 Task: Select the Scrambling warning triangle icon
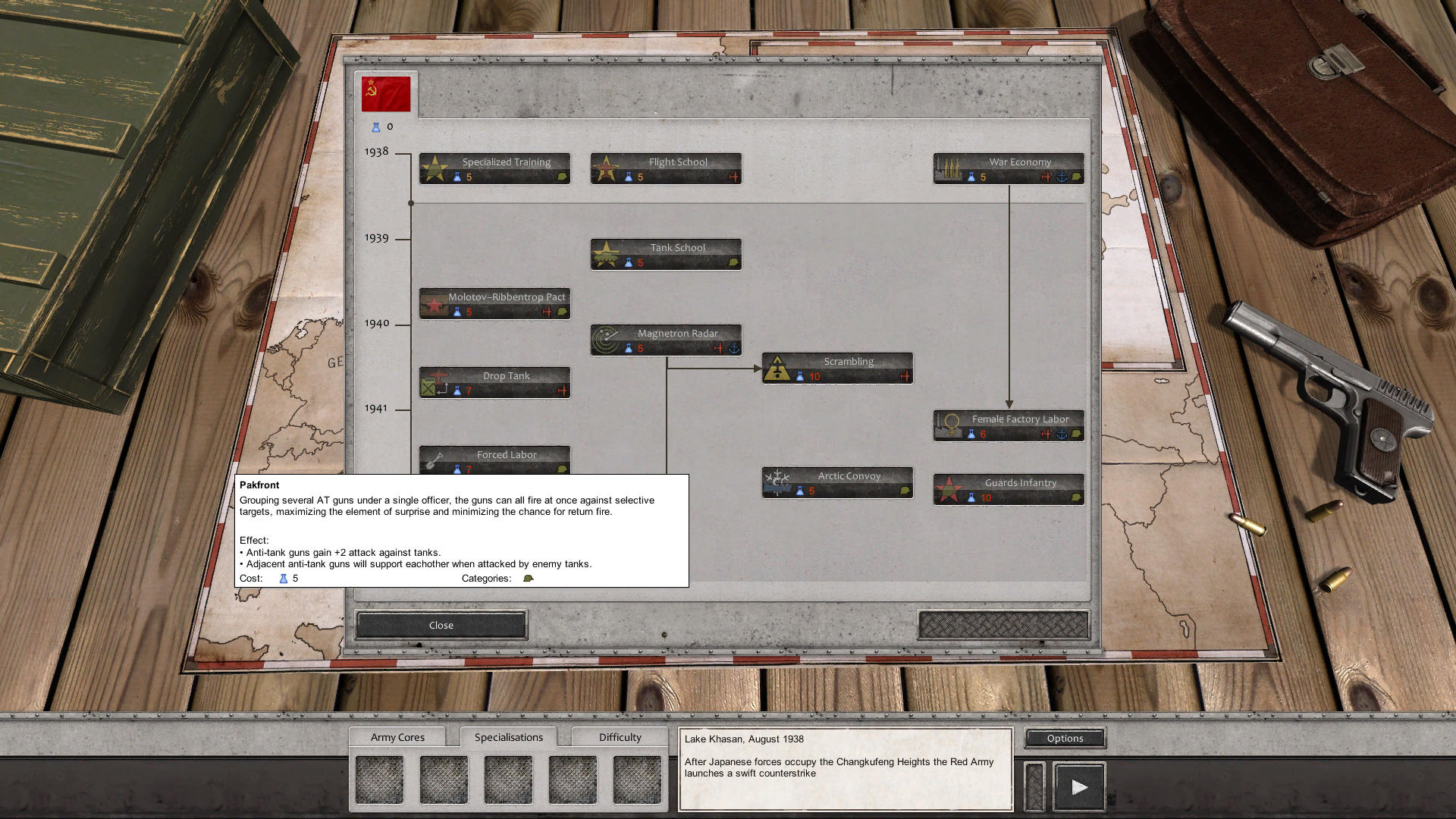coord(778,367)
